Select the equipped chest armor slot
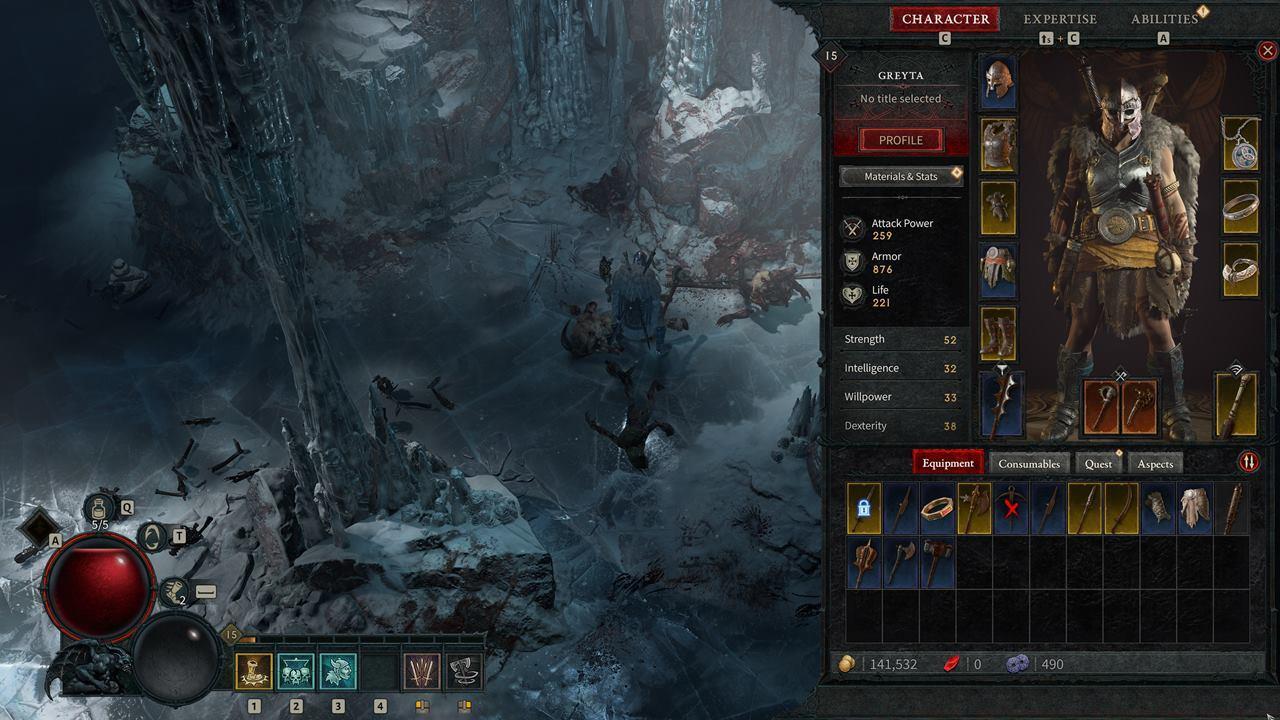This screenshot has width=1280, height=720. tap(998, 145)
